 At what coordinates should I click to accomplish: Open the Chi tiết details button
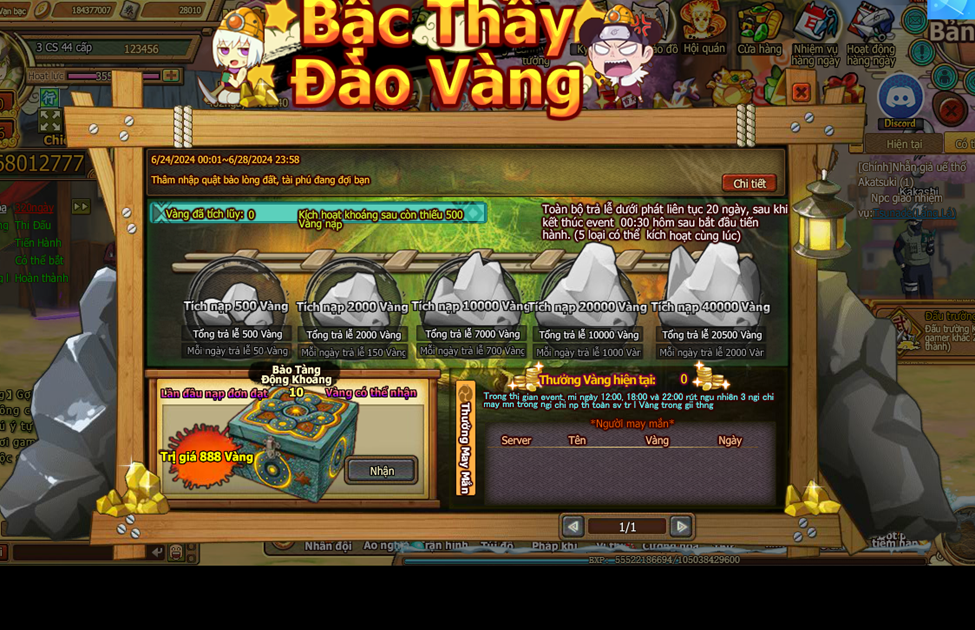click(x=748, y=183)
